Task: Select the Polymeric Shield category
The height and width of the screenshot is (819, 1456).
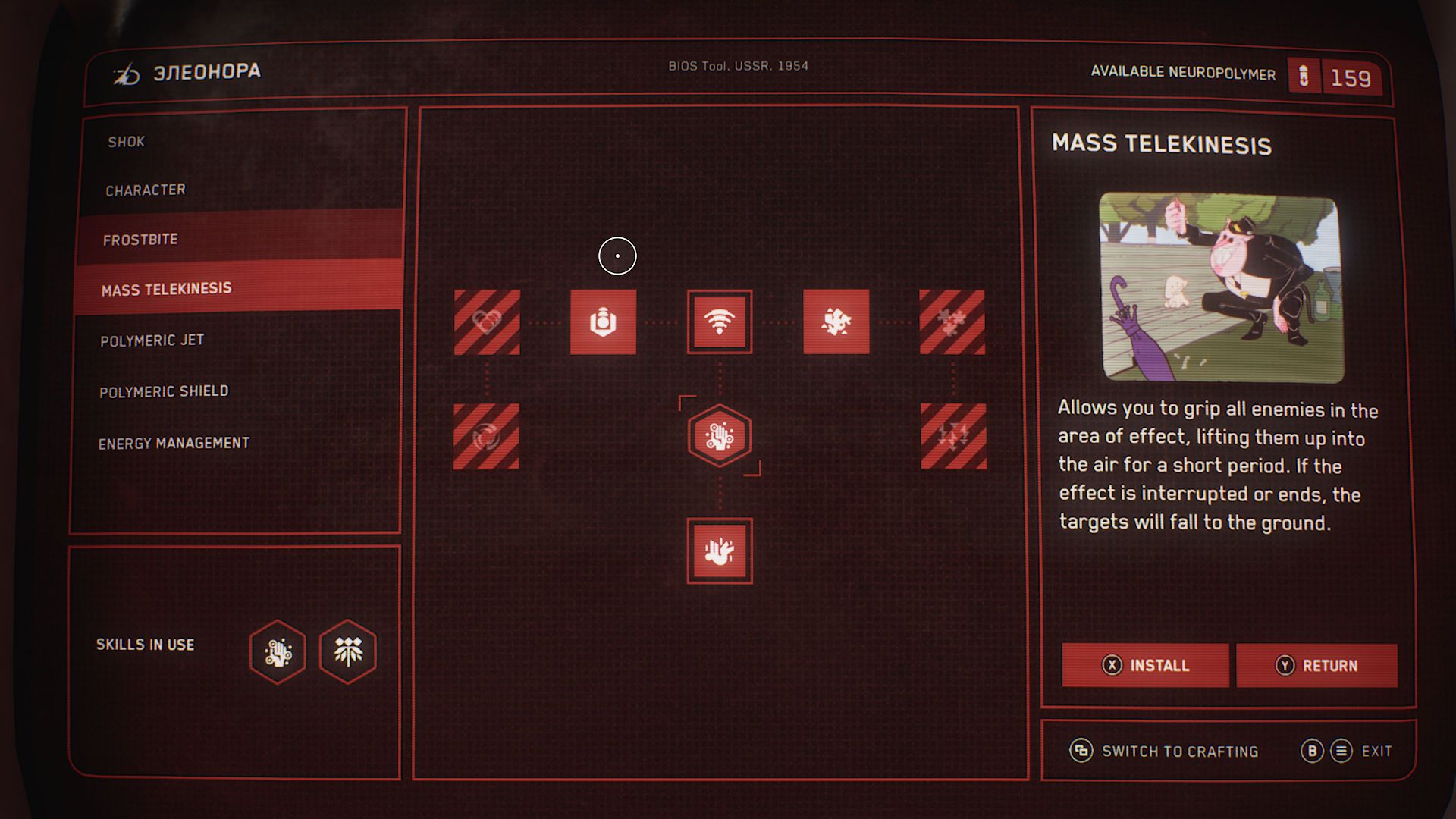Action: tap(164, 391)
